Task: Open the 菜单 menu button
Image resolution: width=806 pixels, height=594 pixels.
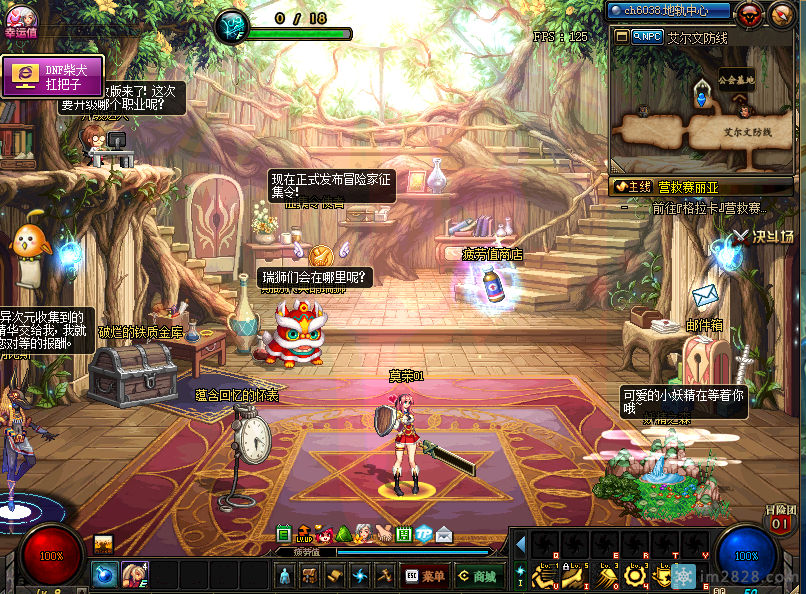Action: click(425, 576)
